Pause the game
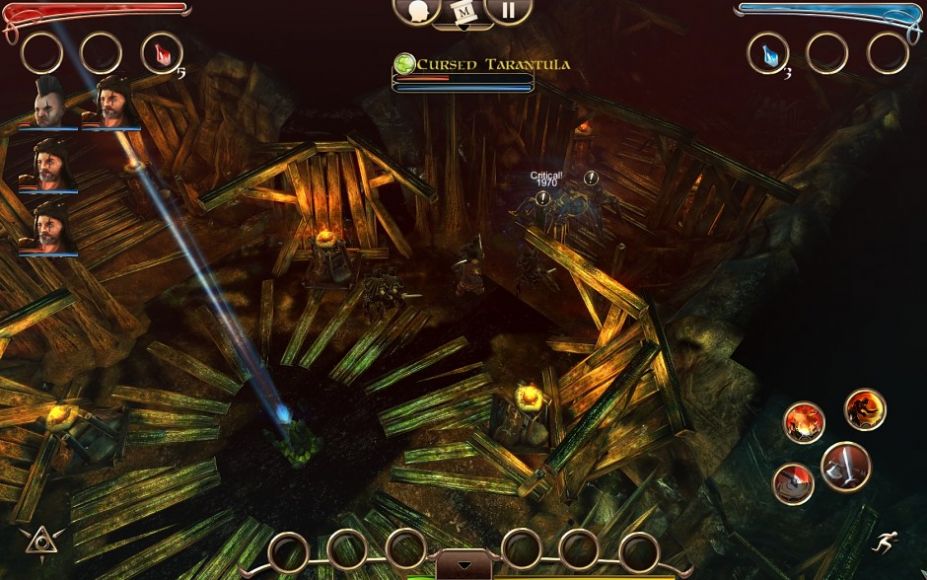927x580 pixels. 508,10
